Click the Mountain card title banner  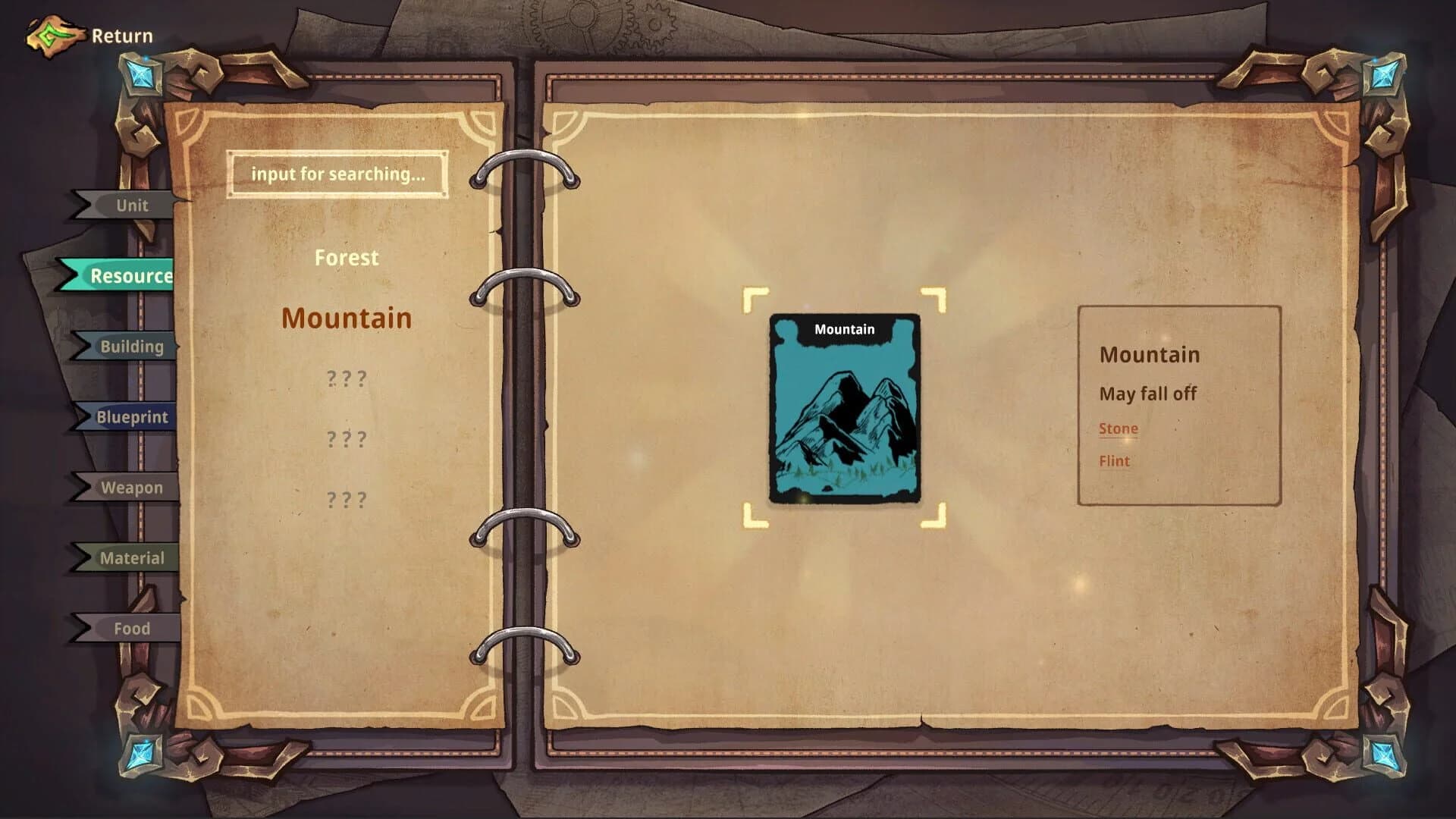[x=843, y=329]
